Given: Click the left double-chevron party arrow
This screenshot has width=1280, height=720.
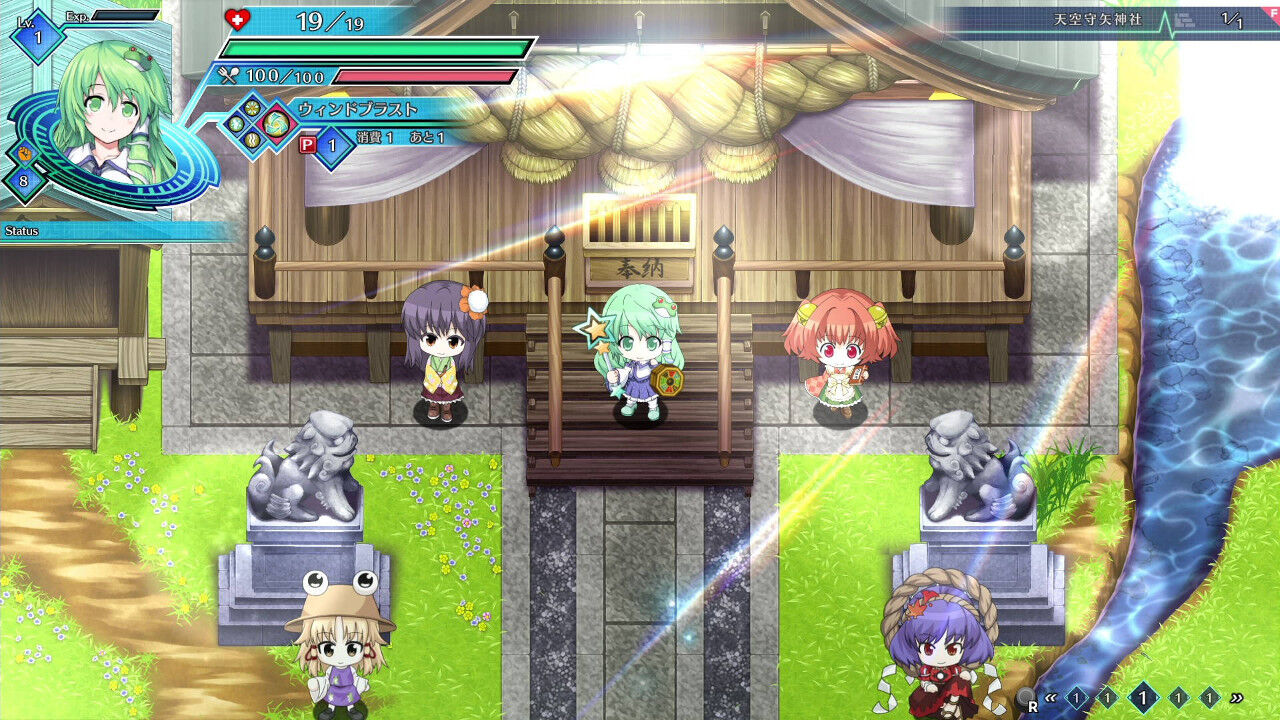Looking at the screenshot, I should (x=1051, y=698).
